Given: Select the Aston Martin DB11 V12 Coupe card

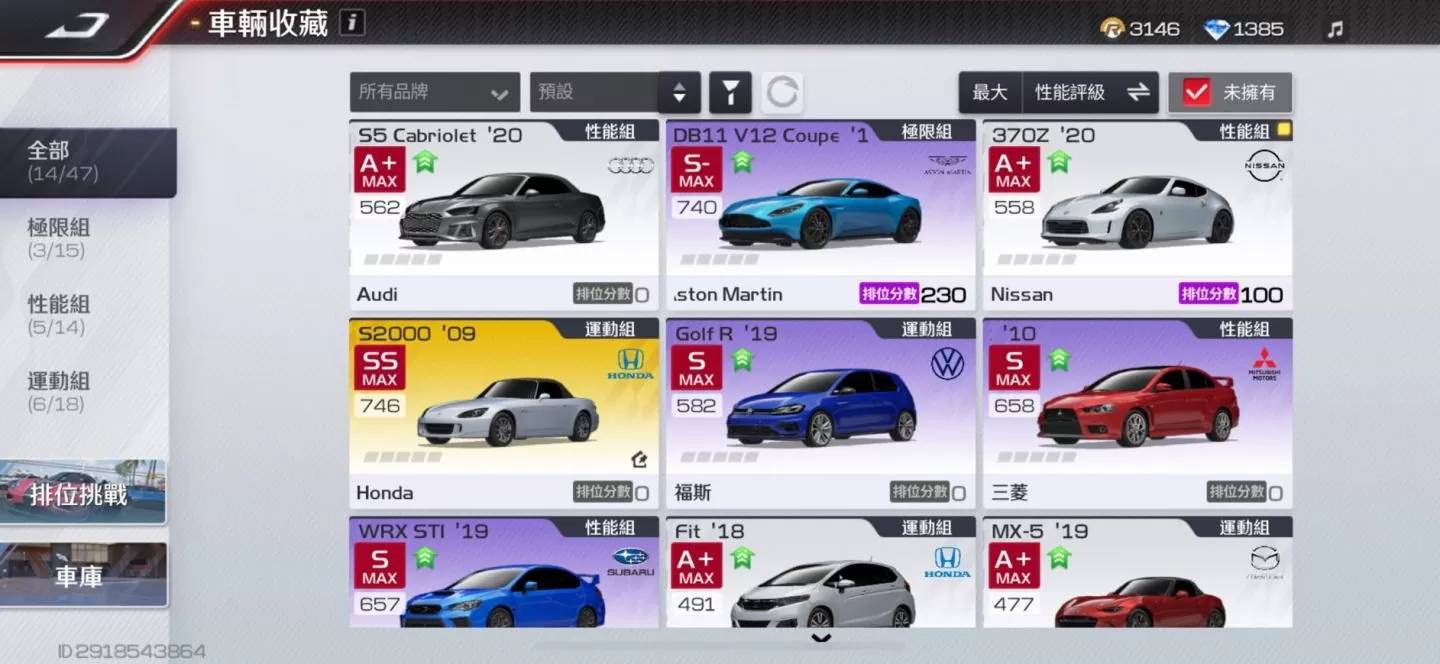Looking at the screenshot, I should click(x=820, y=215).
